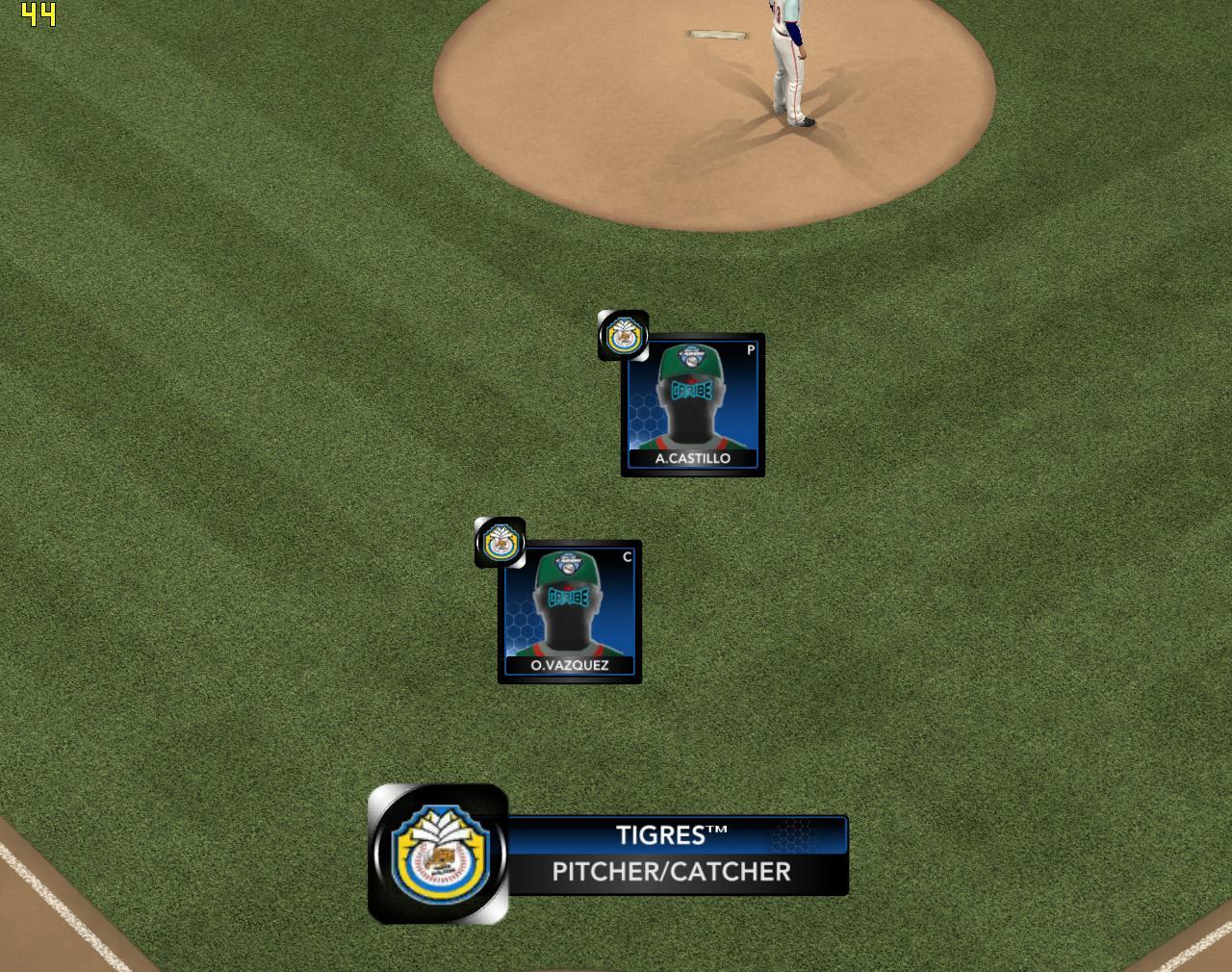The height and width of the screenshot is (972, 1232).
Task: Click the Tigres team logo badge
Action: (x=439, y=855)
